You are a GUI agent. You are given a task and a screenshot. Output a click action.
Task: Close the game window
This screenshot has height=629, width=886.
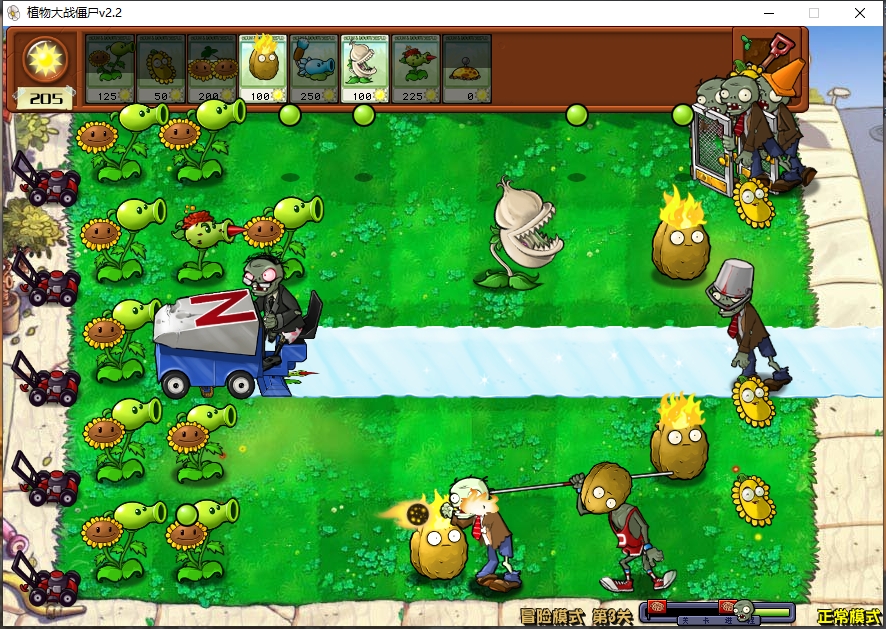tap(859, 13)
